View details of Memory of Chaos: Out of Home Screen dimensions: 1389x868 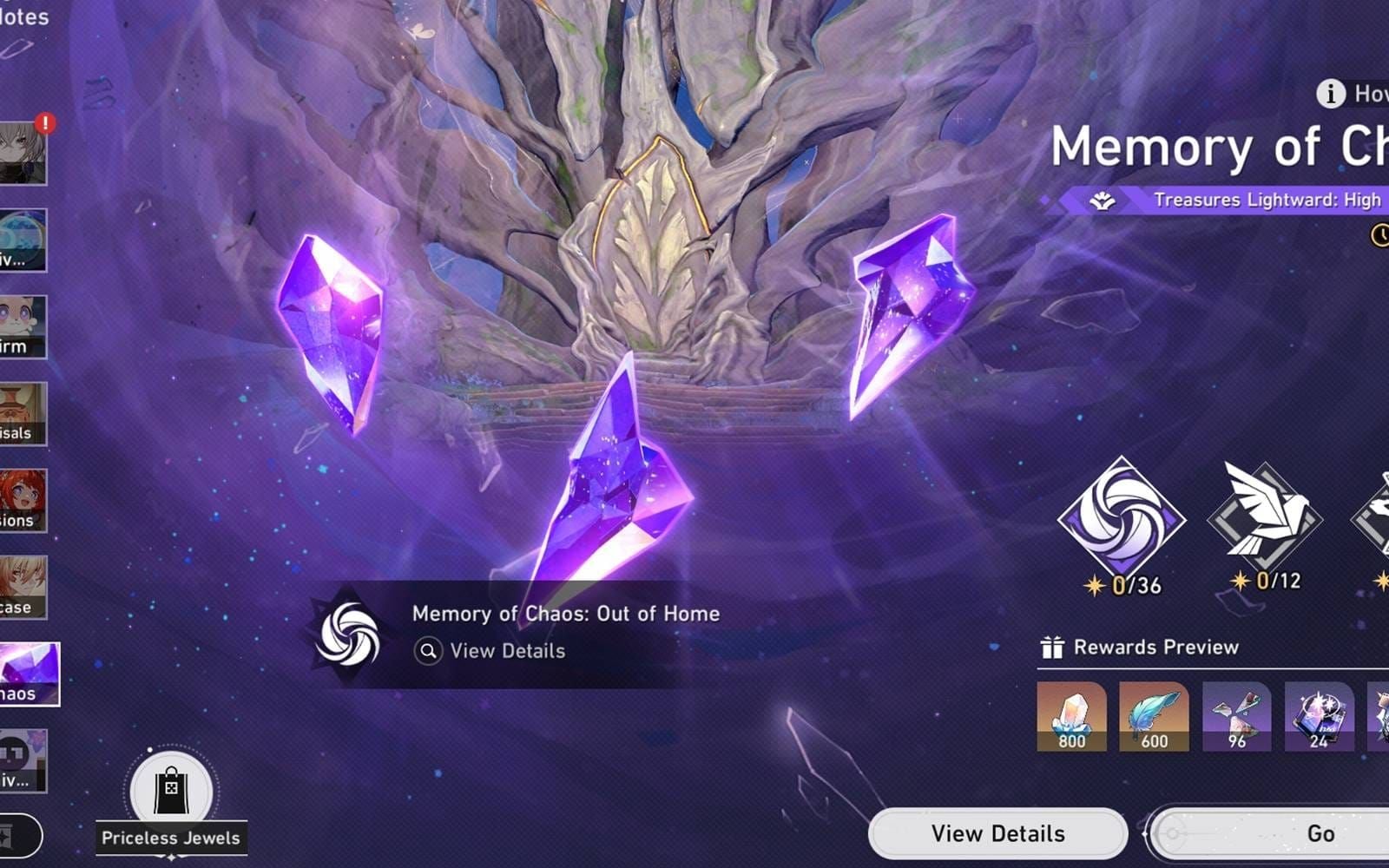(507, 651)
